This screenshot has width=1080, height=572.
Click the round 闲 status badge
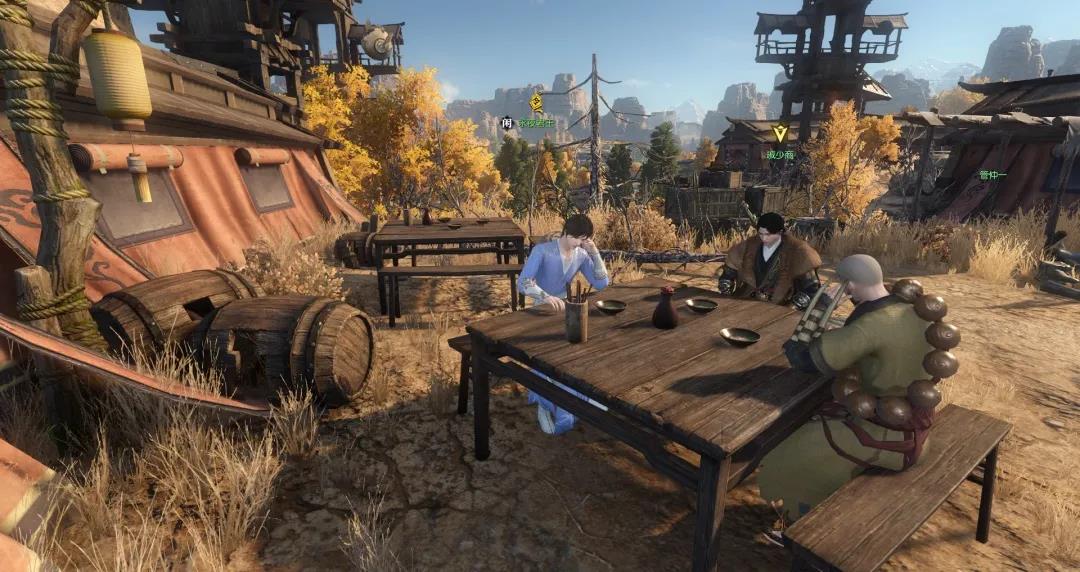coord(507,123)
